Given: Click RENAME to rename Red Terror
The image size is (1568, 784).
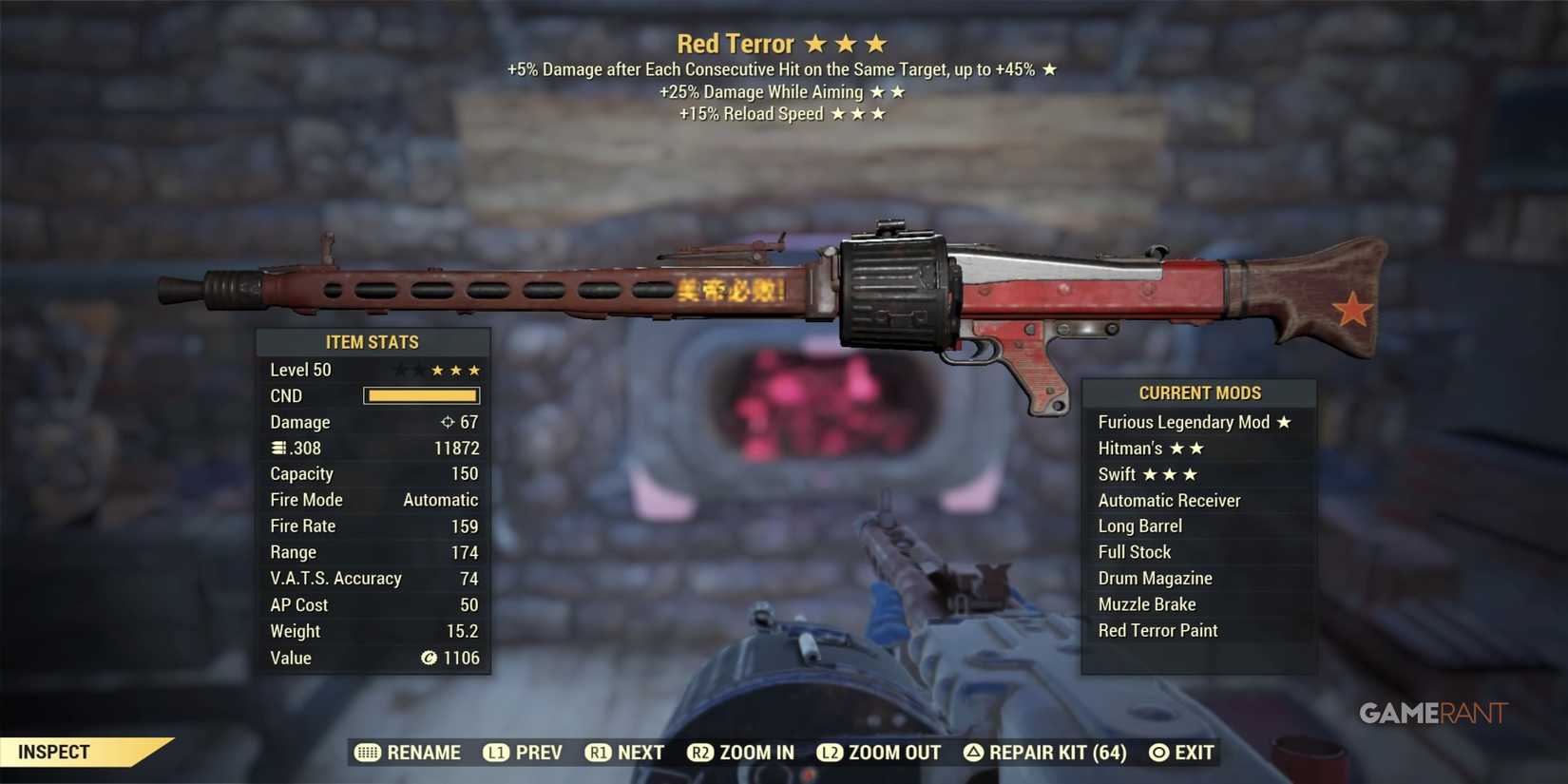Looking at the screenshot, I should pos(422,752).
